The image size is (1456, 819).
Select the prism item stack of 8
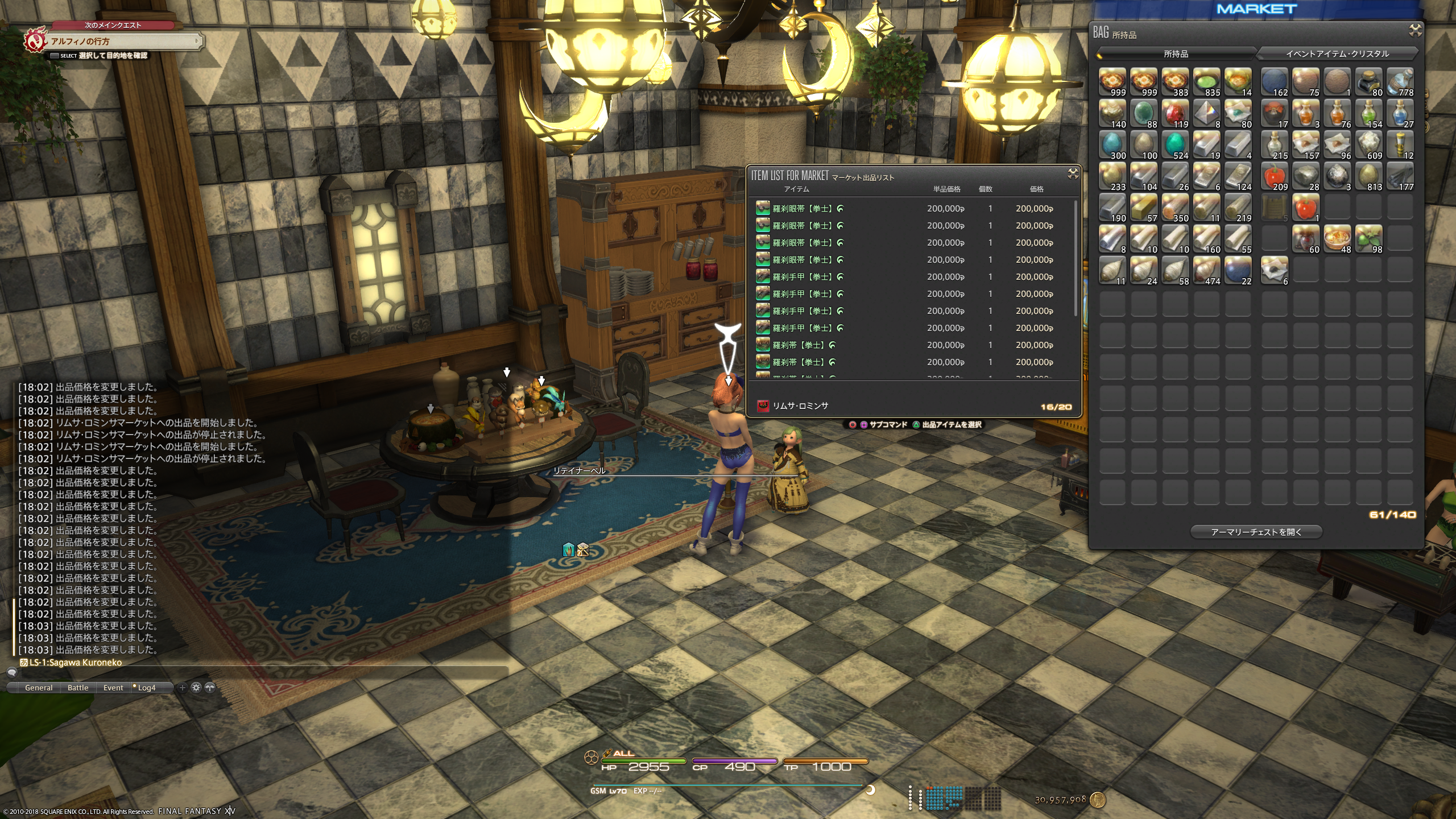click(1206, 114)
